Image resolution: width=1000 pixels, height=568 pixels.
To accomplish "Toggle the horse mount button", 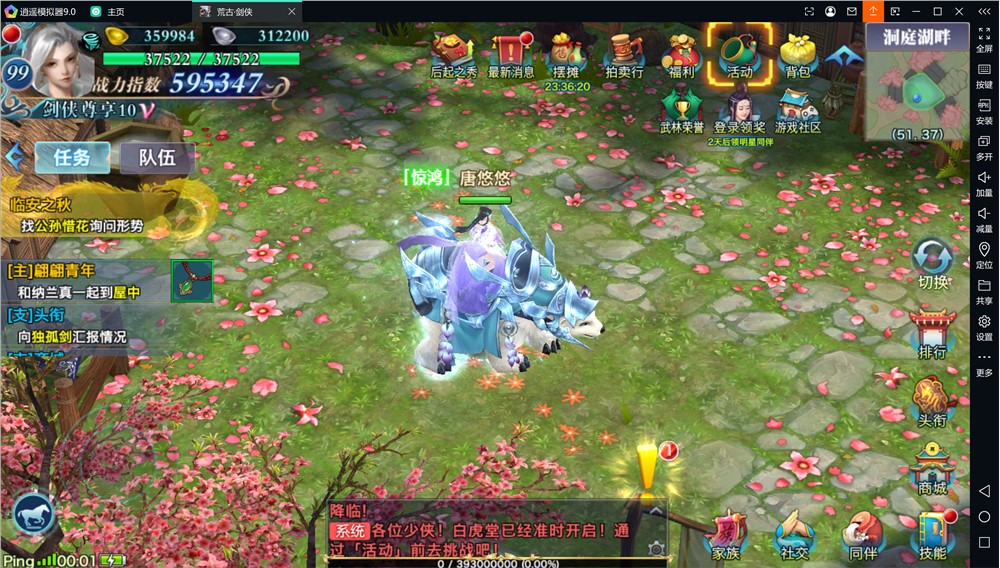I will [34, 514].
